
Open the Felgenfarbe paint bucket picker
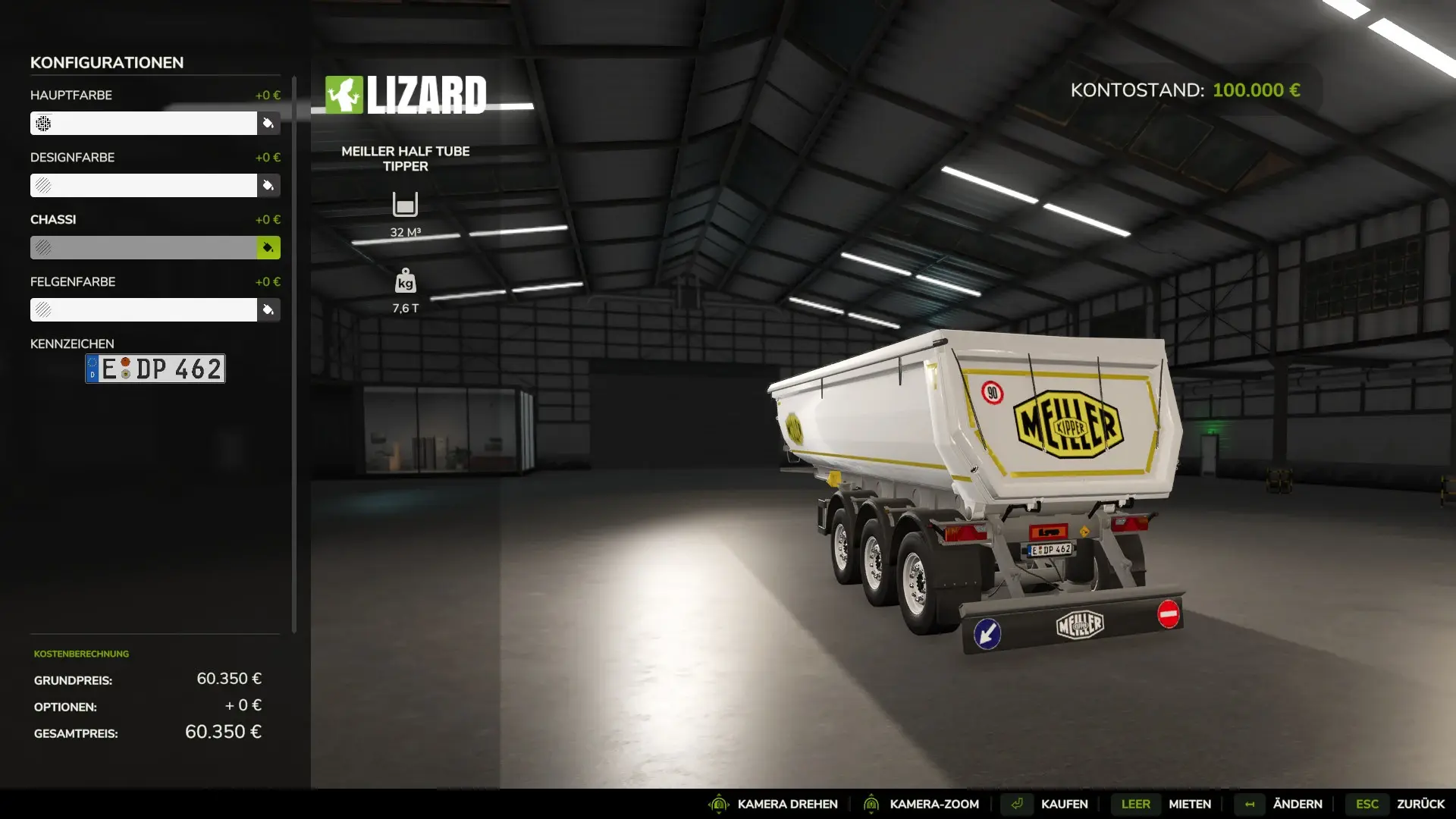tap(268, 309)
